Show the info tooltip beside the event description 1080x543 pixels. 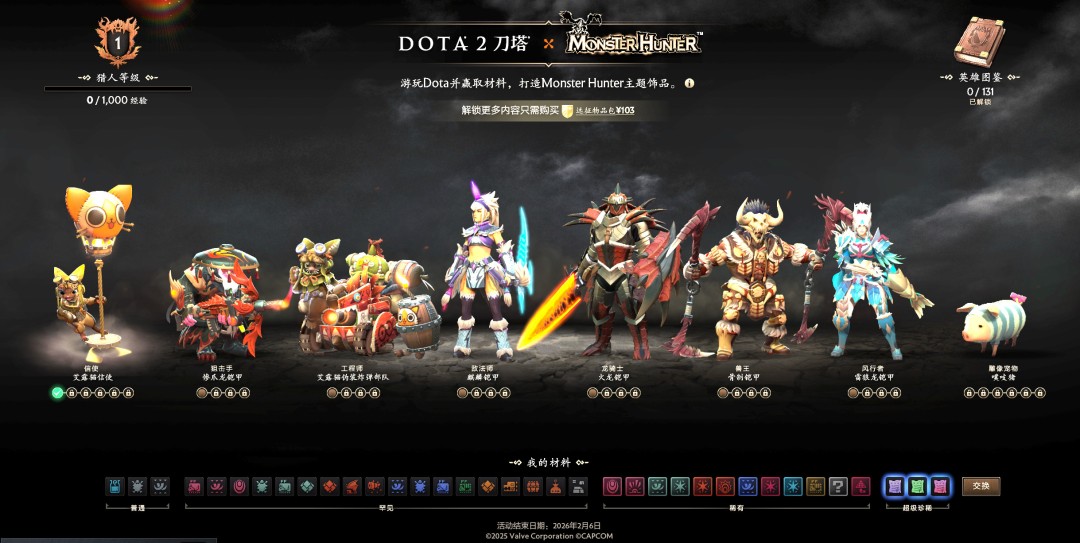pos(689,84)
